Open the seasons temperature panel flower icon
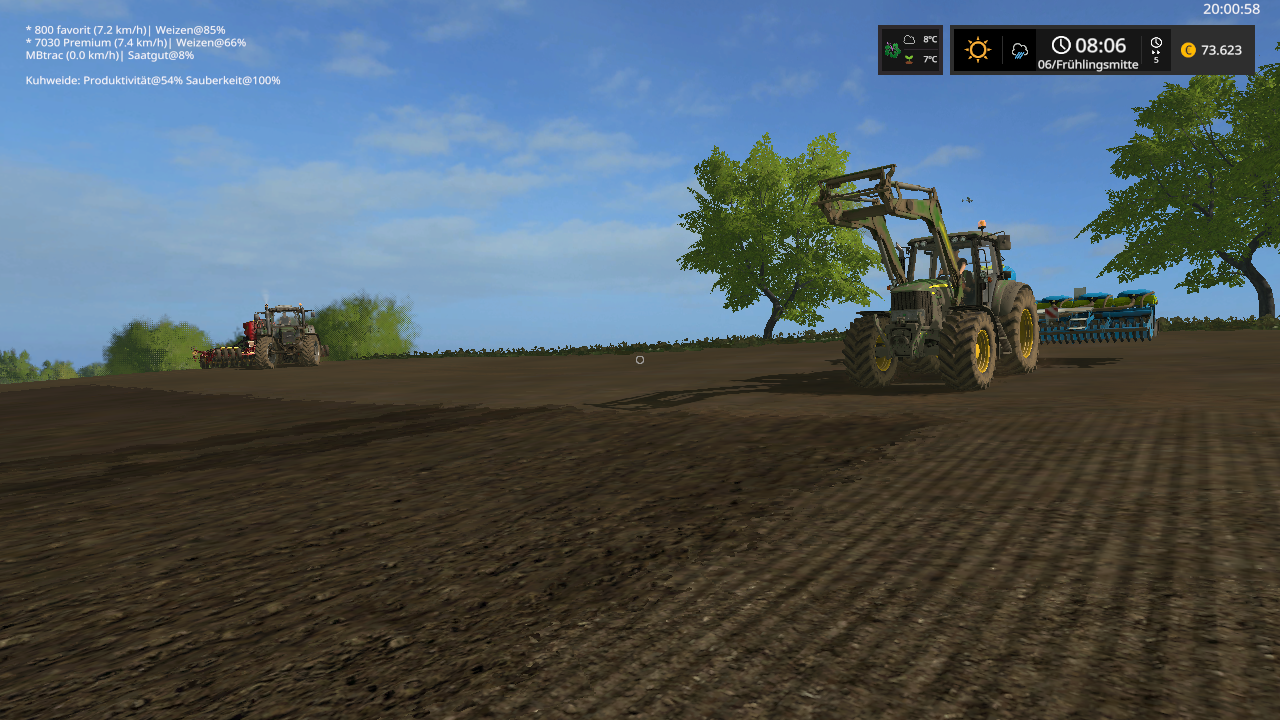1280x720 pixels. click(x=892, y=49)
